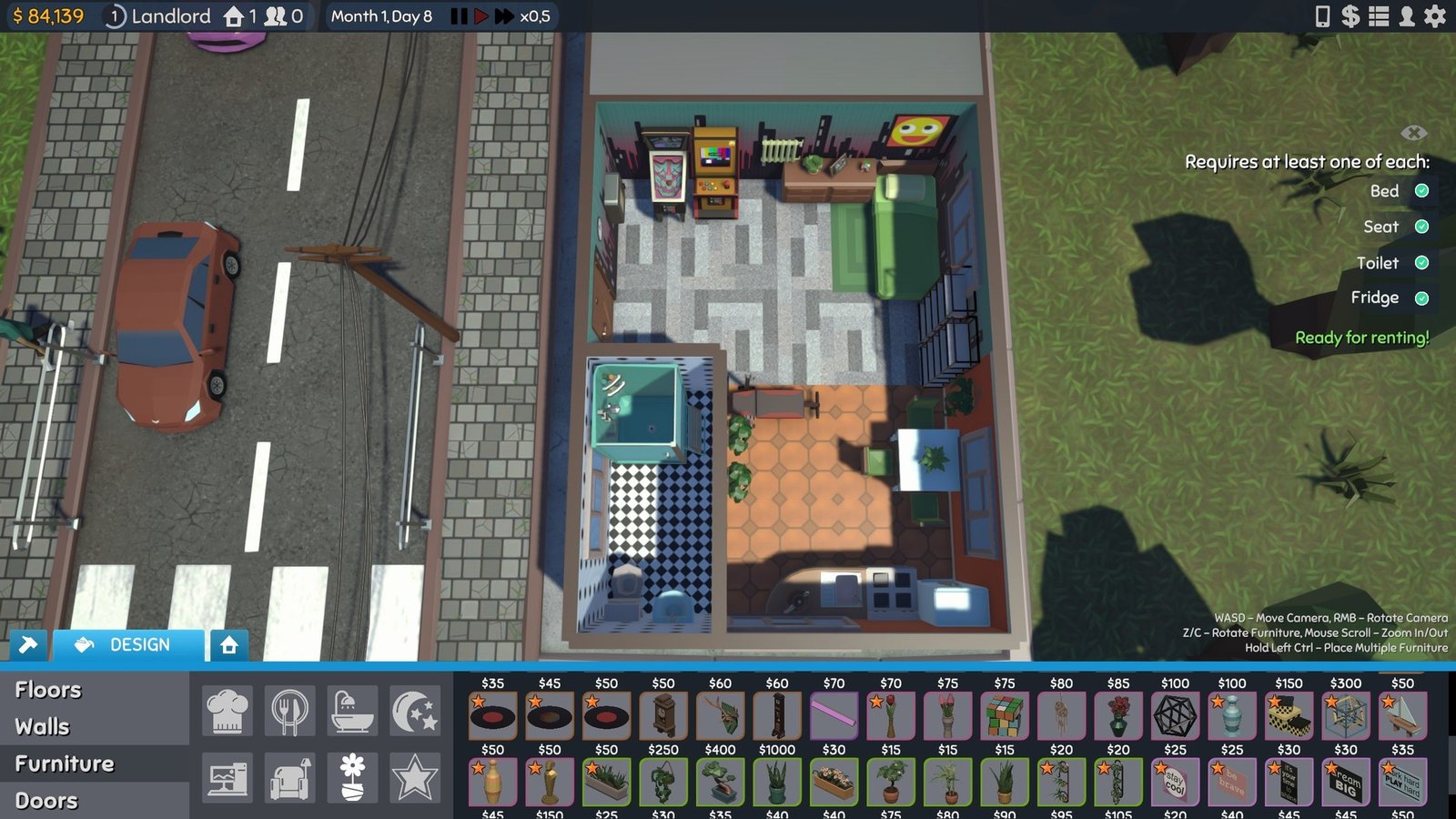Toggle the Bed requirement checkmark
Viewport: 1456px width, 819px height.
pyautogui.click(x=1421, y=192)
